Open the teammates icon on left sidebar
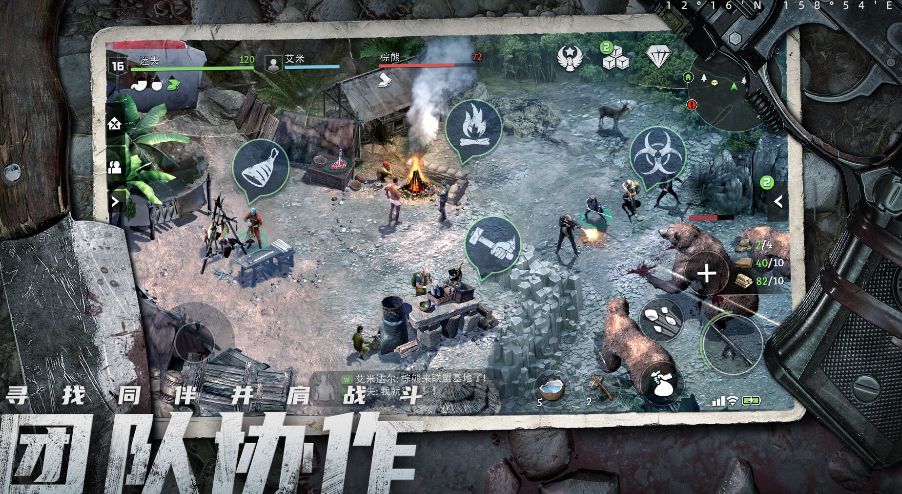Image resolution: width=902 pixels, height=494 pixels. 115,168
